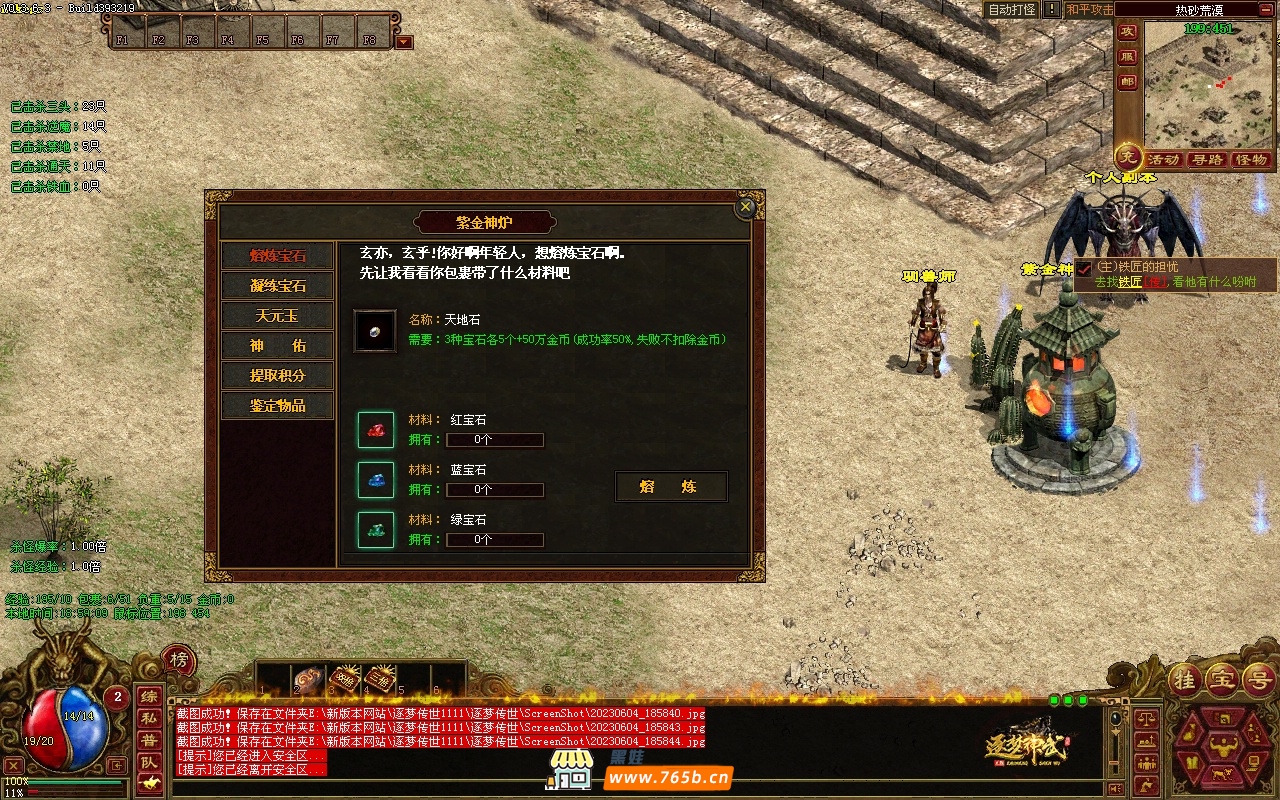The height and width of the screenshot is (800, 1280).
Task: Select the red gem material slot
Action: [376, 430]
